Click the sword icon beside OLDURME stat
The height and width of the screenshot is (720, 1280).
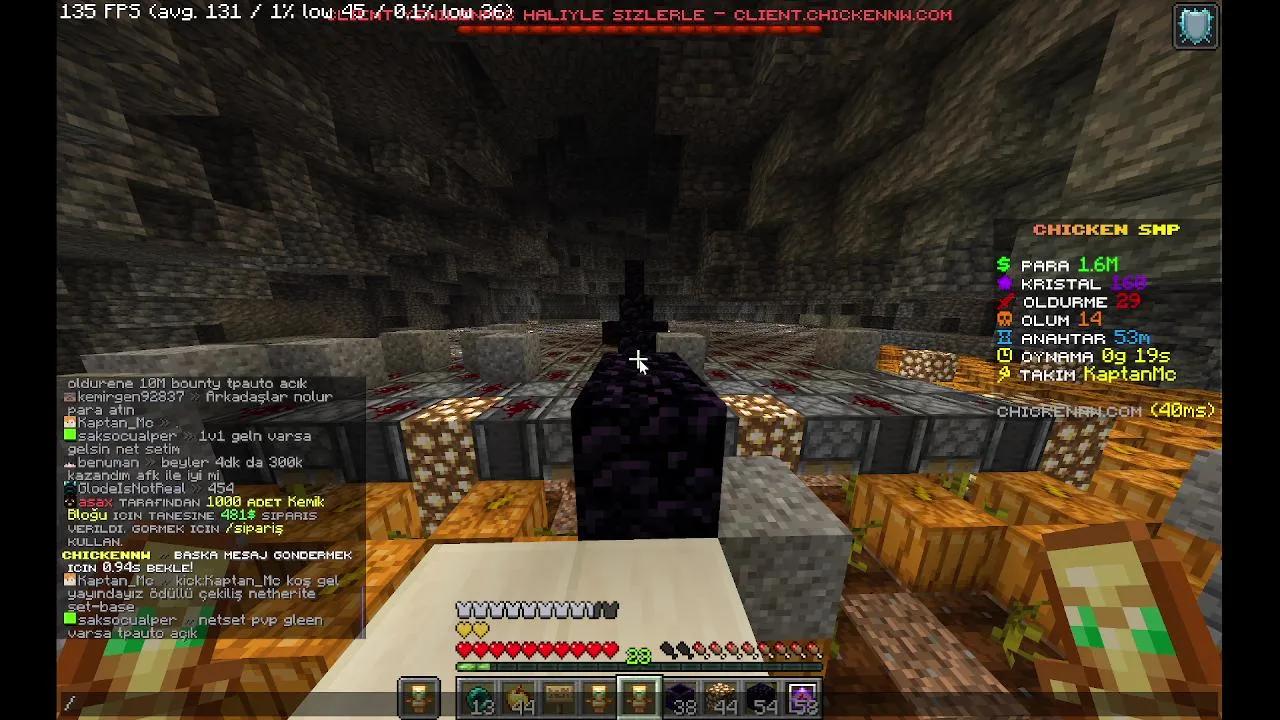click(1008, 302)
